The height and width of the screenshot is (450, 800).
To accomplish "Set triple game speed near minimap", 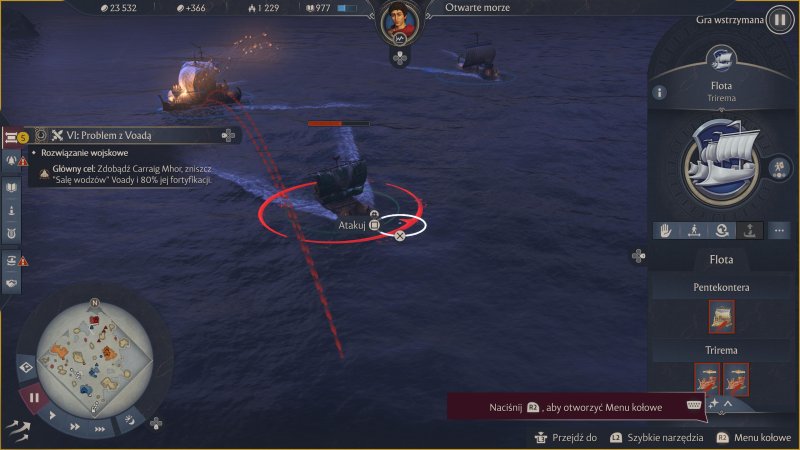I will [100, 428].
